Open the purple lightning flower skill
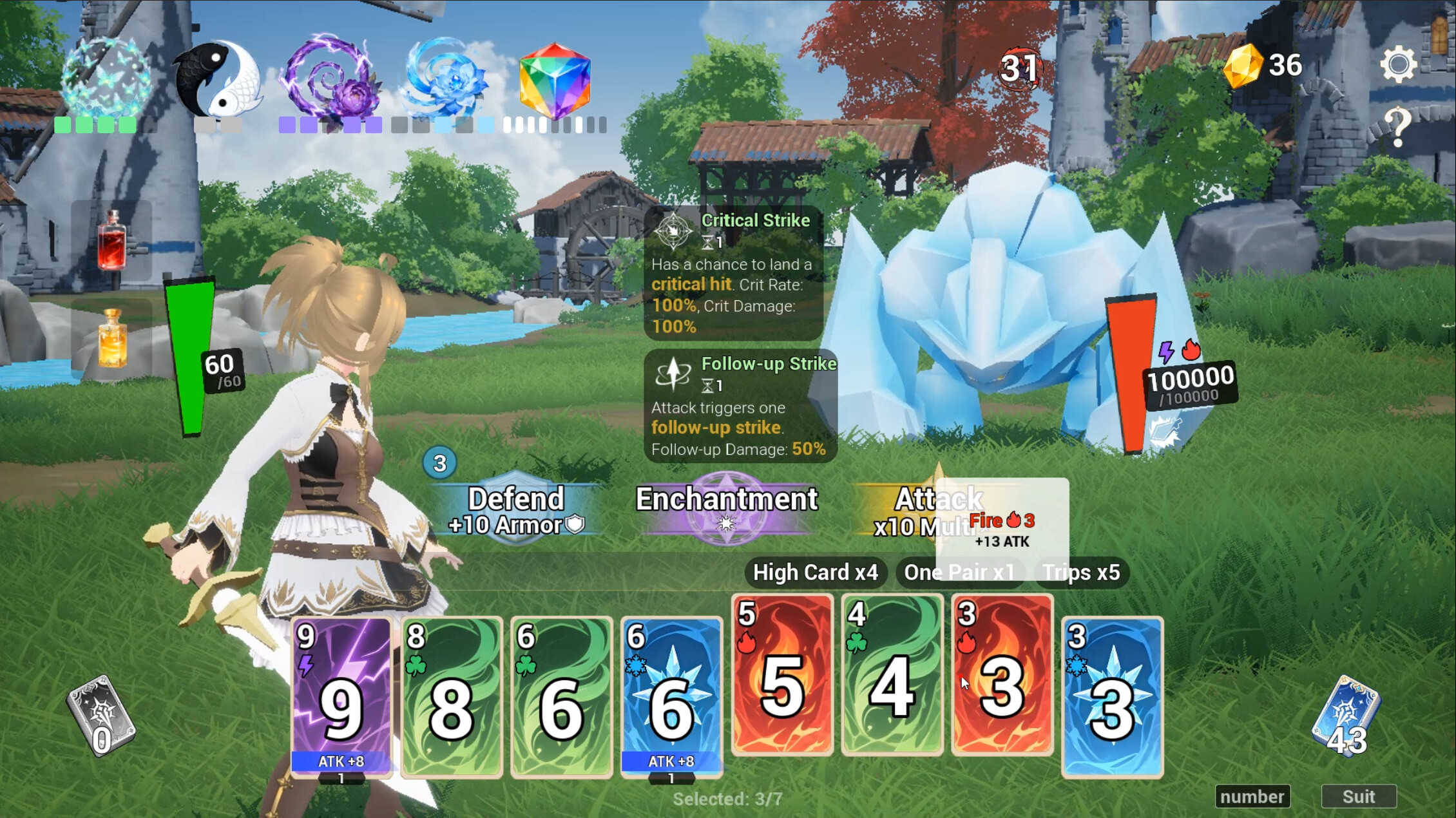This screenshot has height=818, width=1456. point(329,77)
